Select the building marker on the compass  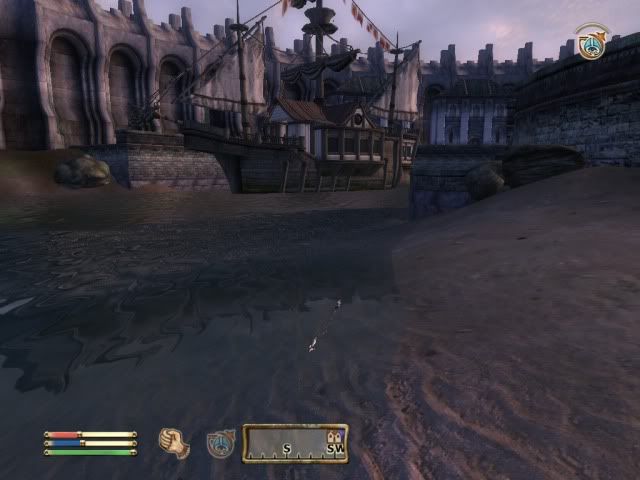click(x=334, y=437)
